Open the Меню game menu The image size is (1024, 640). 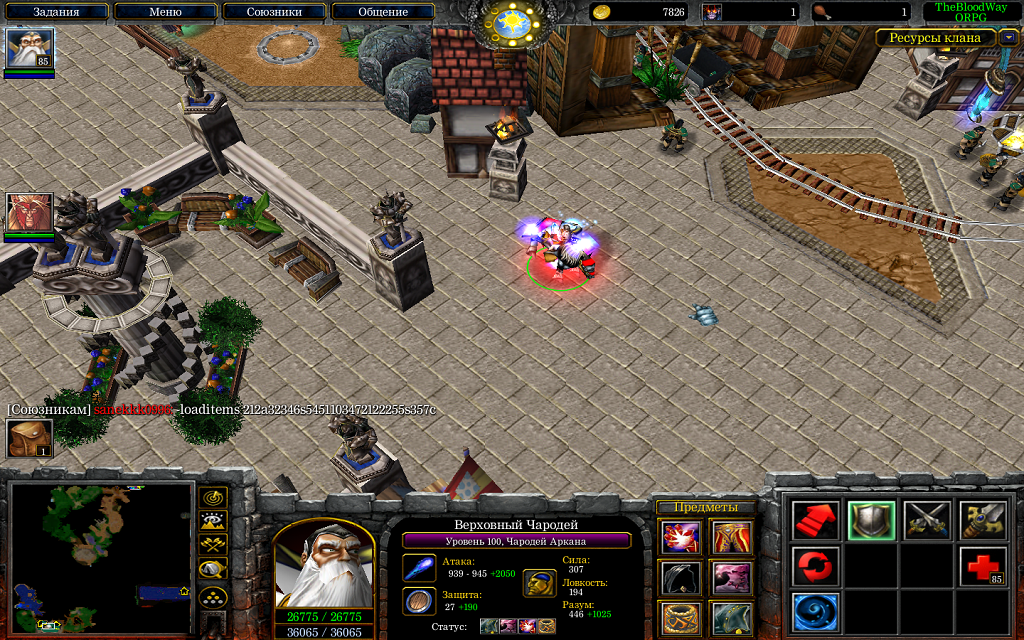tap(165, 12)
